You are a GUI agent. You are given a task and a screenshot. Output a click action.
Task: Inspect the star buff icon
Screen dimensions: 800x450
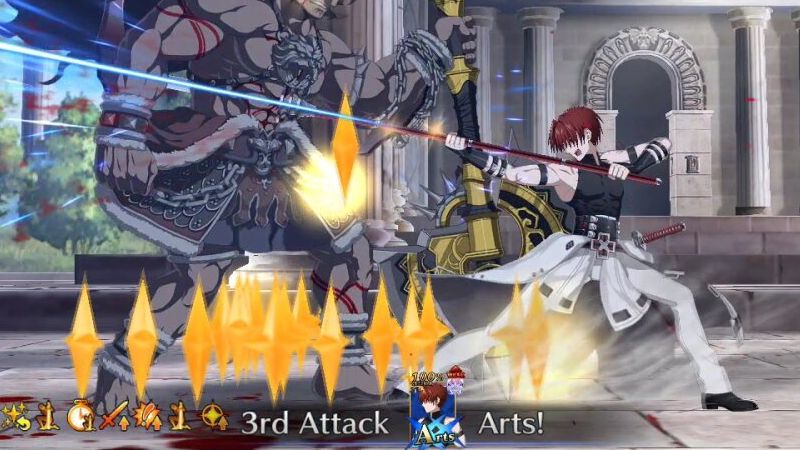click(14, 415)
